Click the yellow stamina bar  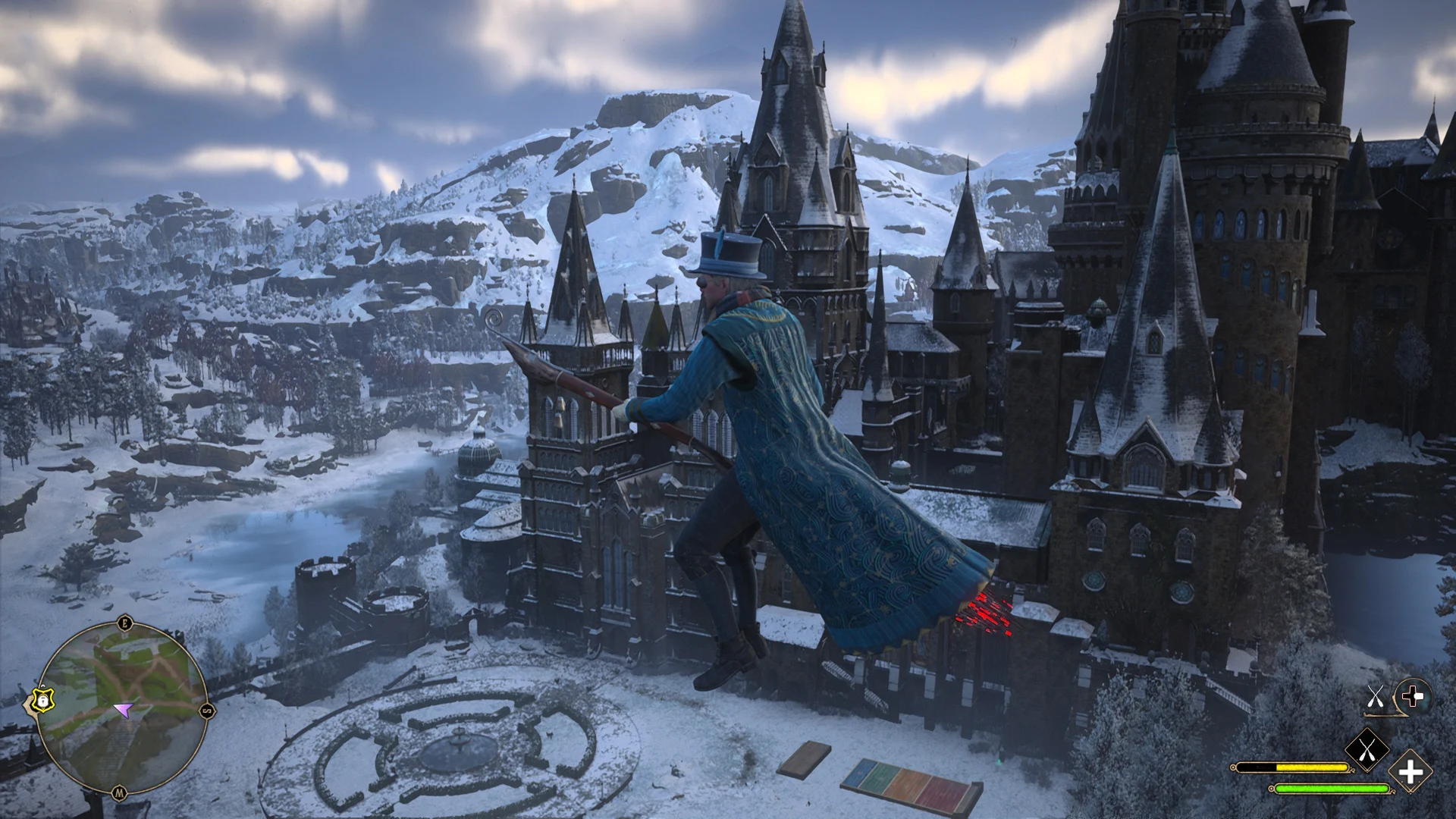(x=1312, y=768)
